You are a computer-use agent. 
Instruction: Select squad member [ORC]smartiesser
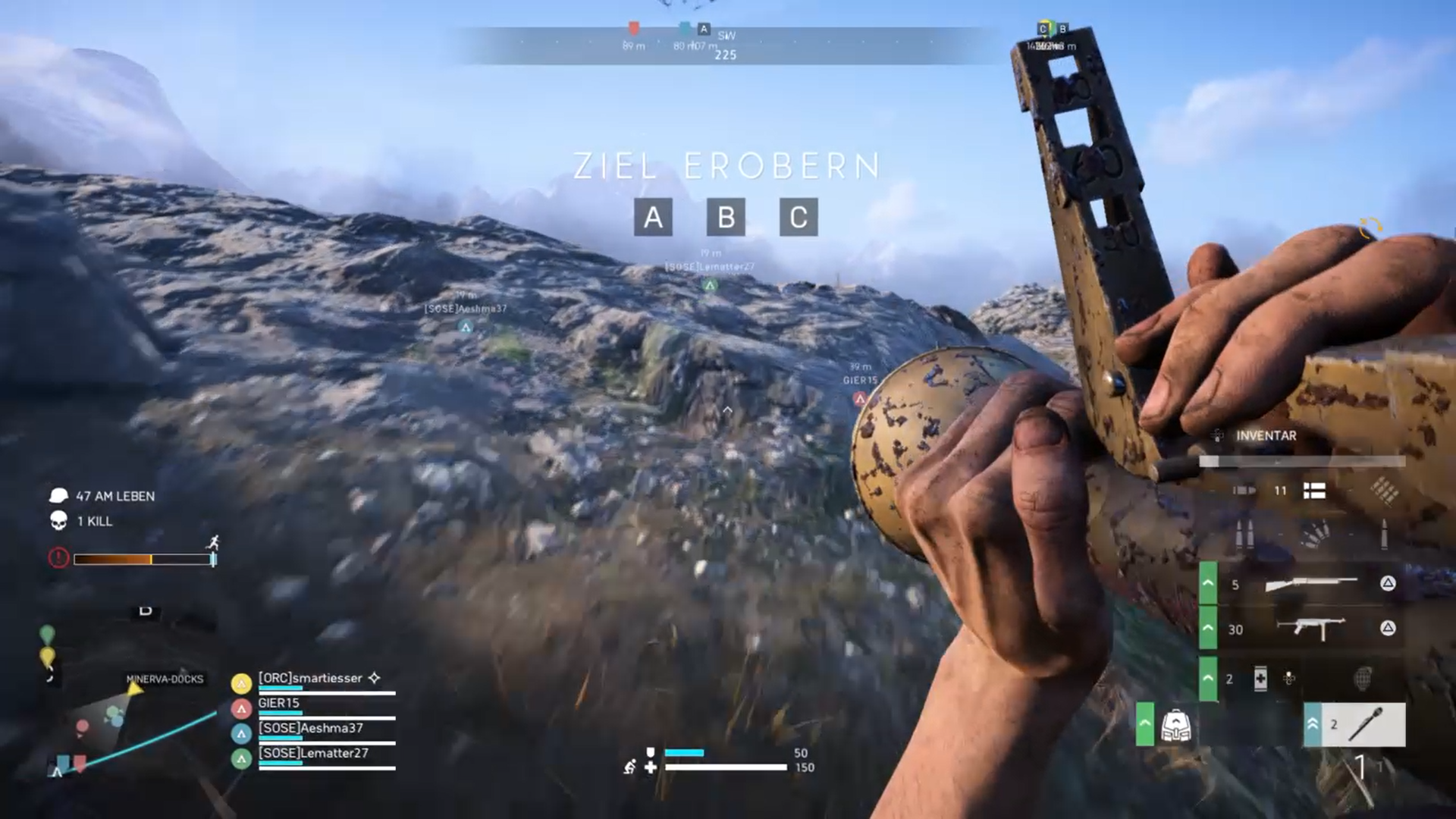(310, 679)
